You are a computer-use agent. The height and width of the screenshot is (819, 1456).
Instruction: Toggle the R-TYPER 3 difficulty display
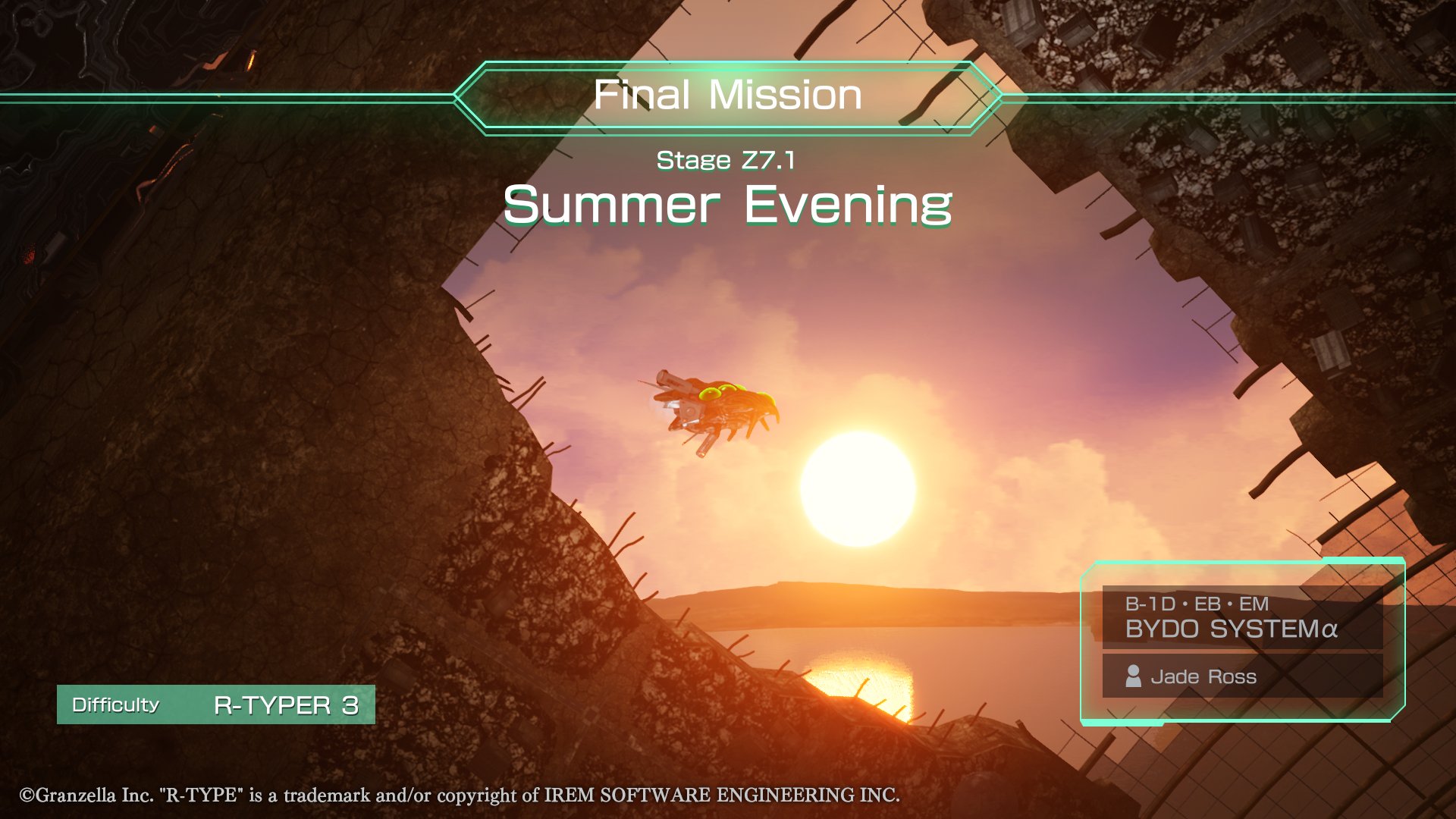(287, 705)
